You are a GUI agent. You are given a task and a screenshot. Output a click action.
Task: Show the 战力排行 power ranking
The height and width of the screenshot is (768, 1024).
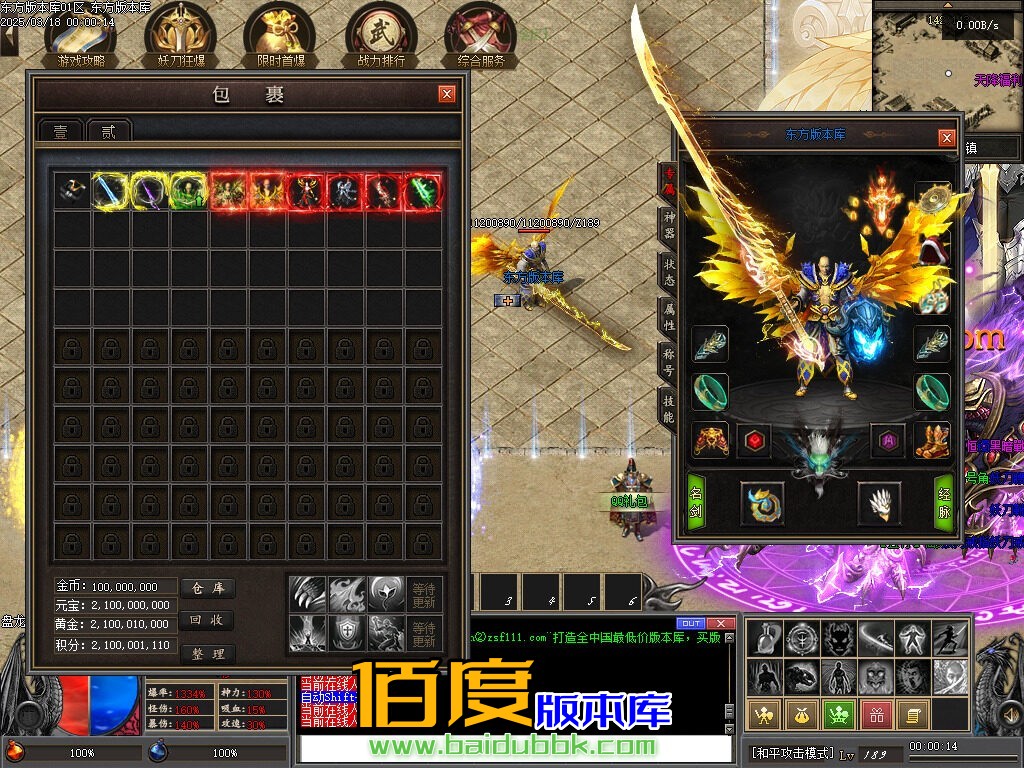[x=381, y=35]
